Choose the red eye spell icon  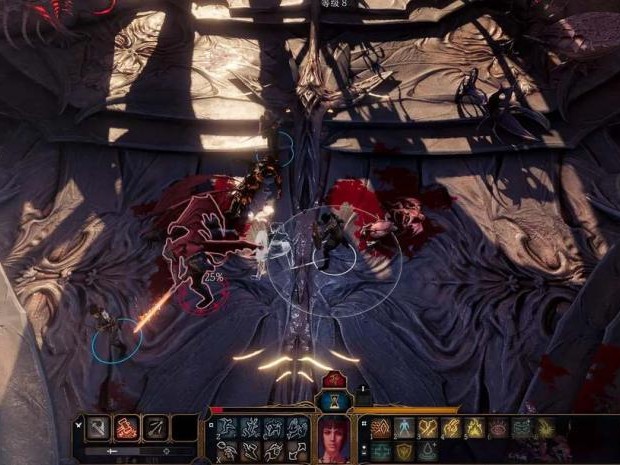click(498, 428)
